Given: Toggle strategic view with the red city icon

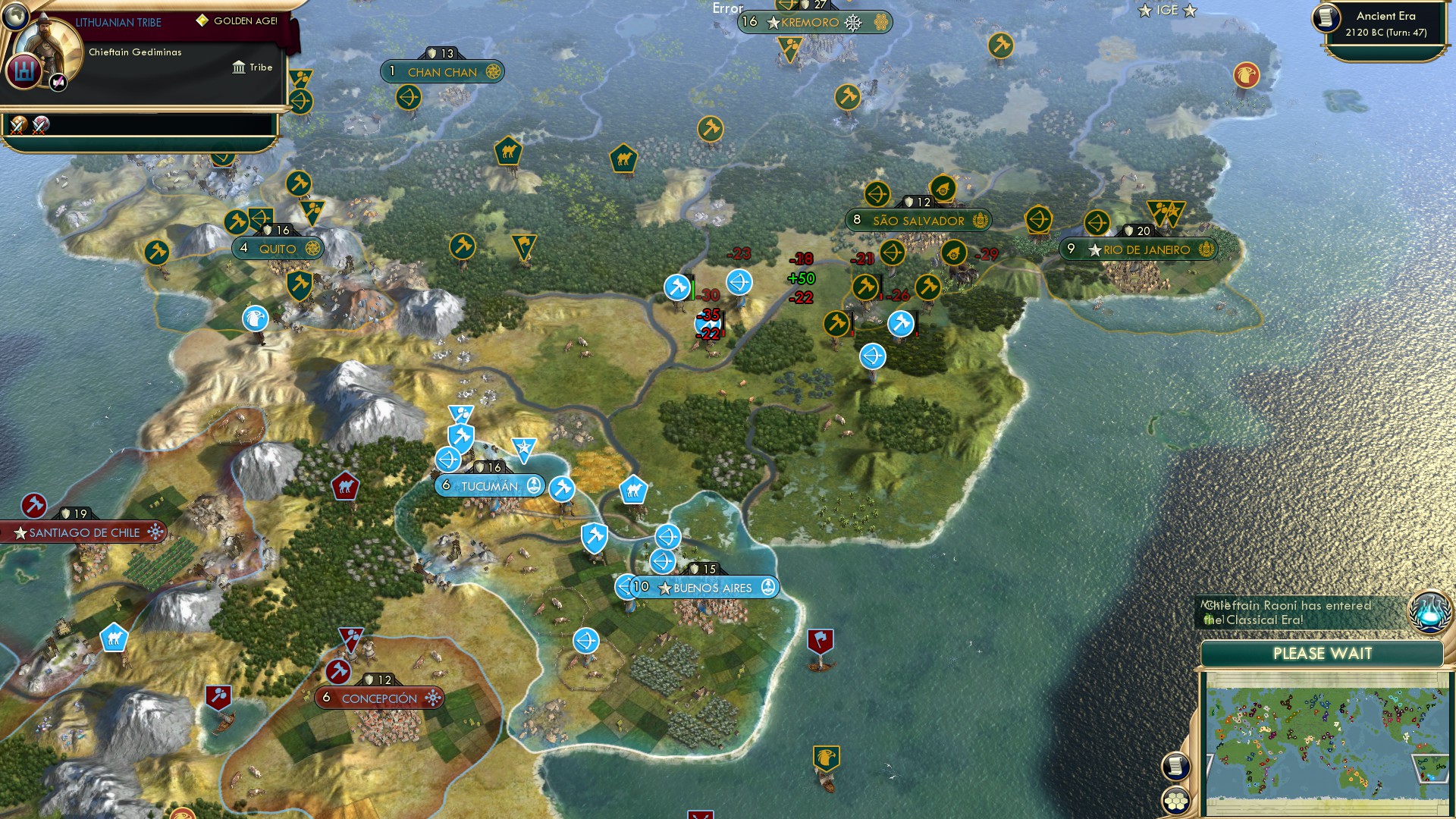Looking at the screenshot, I should coord(23,71).
